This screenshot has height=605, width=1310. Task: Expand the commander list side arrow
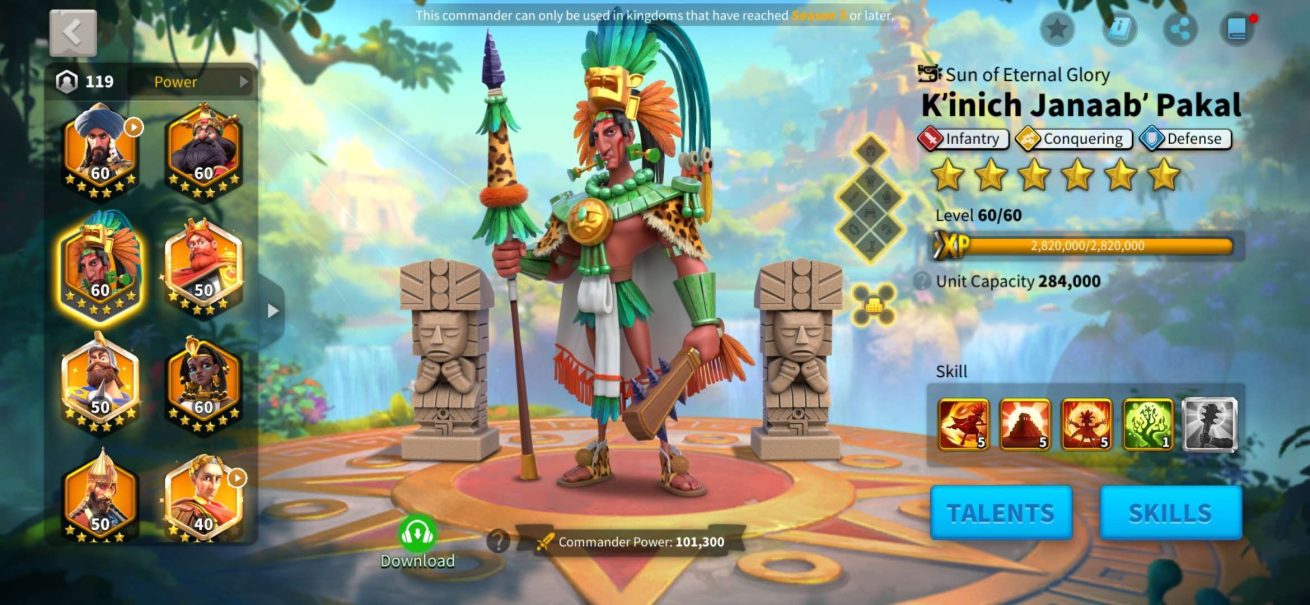tap(272, 310)
